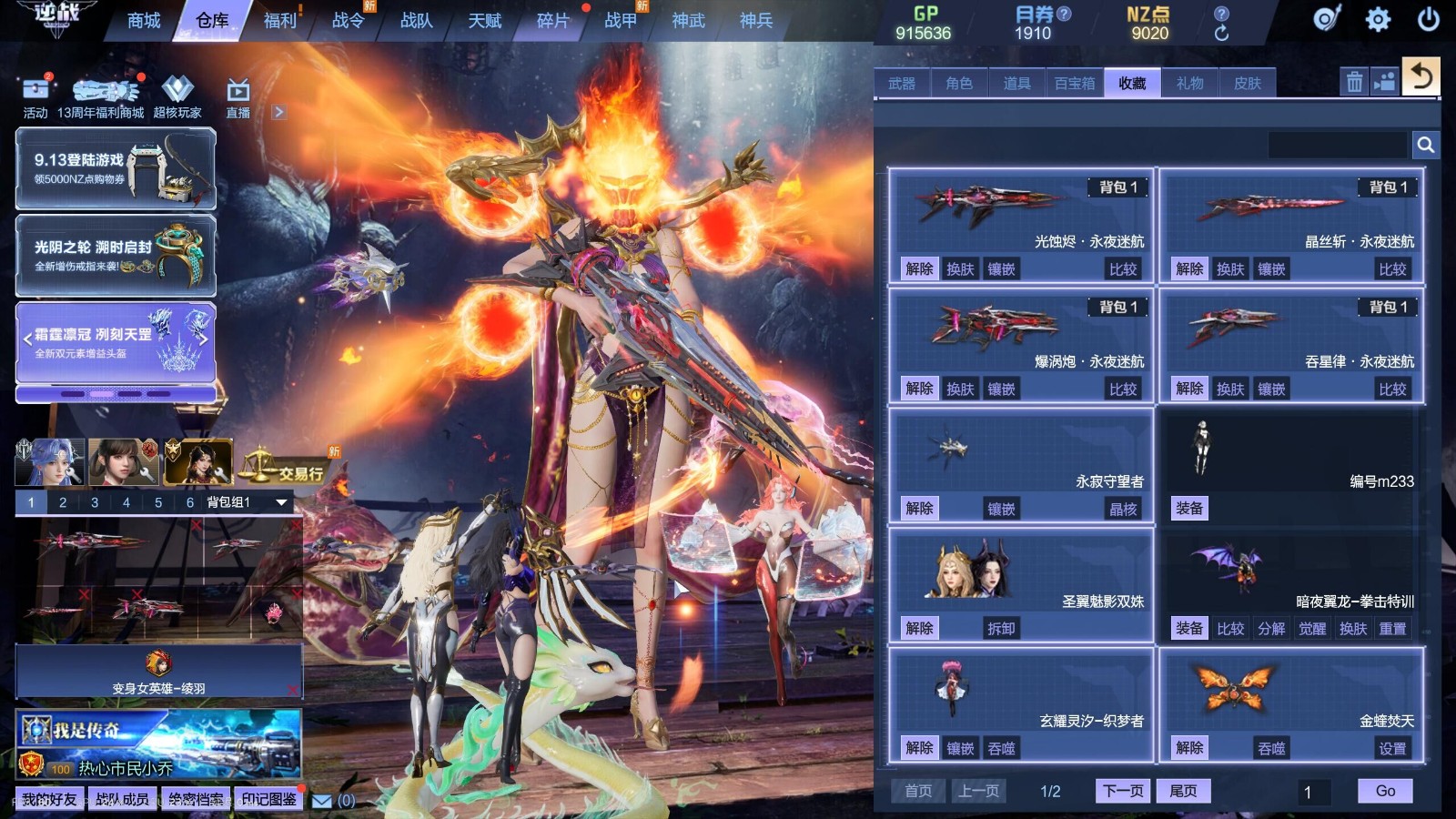Click 拆卸 on 圣翼魅影双姝
1456x819 pixels.
(1001, 628)
